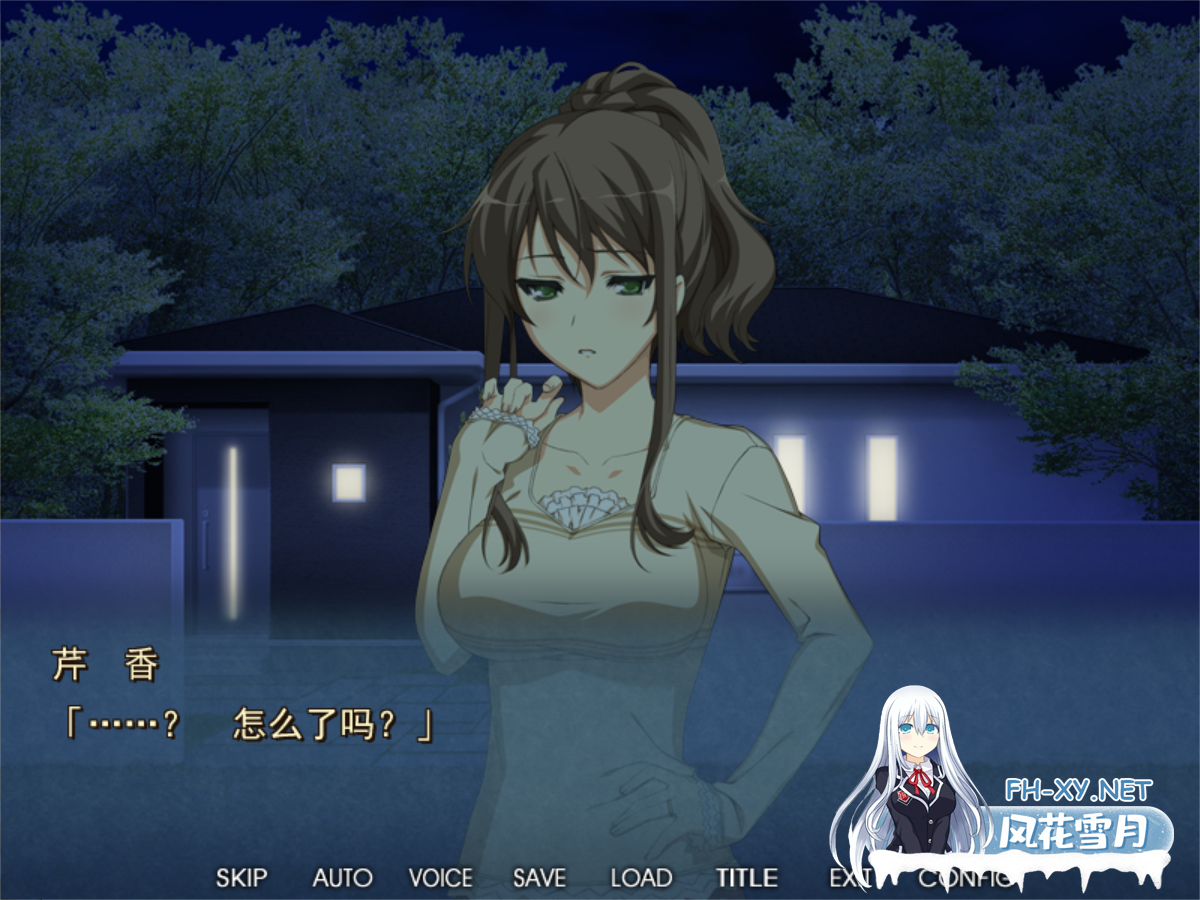Open the SAVE menu

point(539,878)
